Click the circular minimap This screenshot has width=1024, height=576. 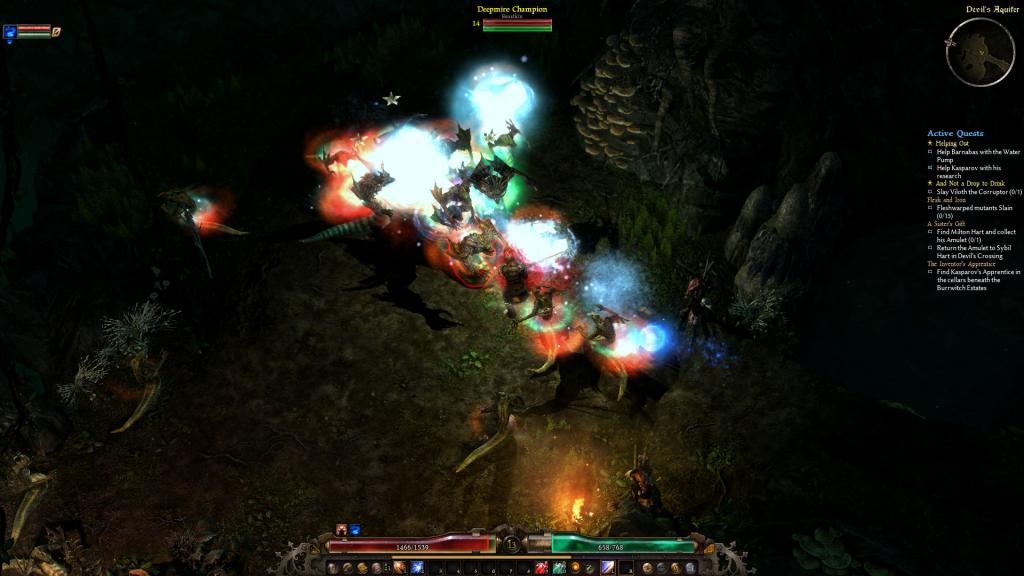click(x=980, y=52)
